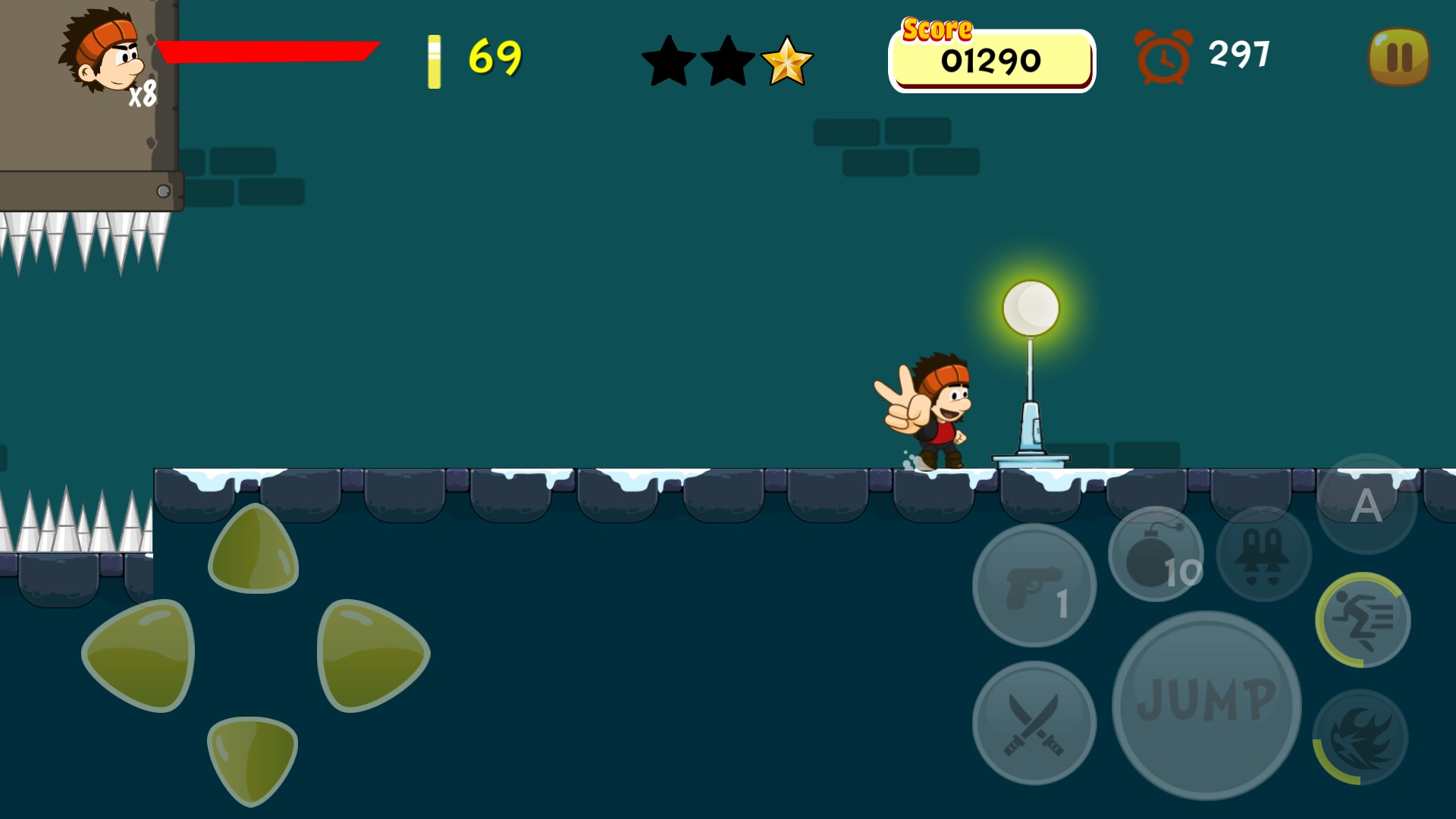Viewport: 1456px width, 819px height.
Task: Attack with the crossed swords button
Action: (1034, 723)
